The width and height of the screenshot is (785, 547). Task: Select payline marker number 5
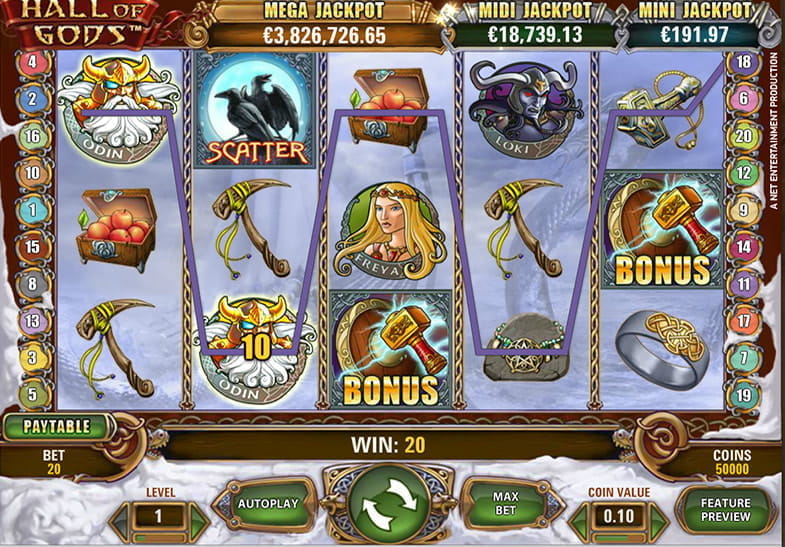coord(32,393)
